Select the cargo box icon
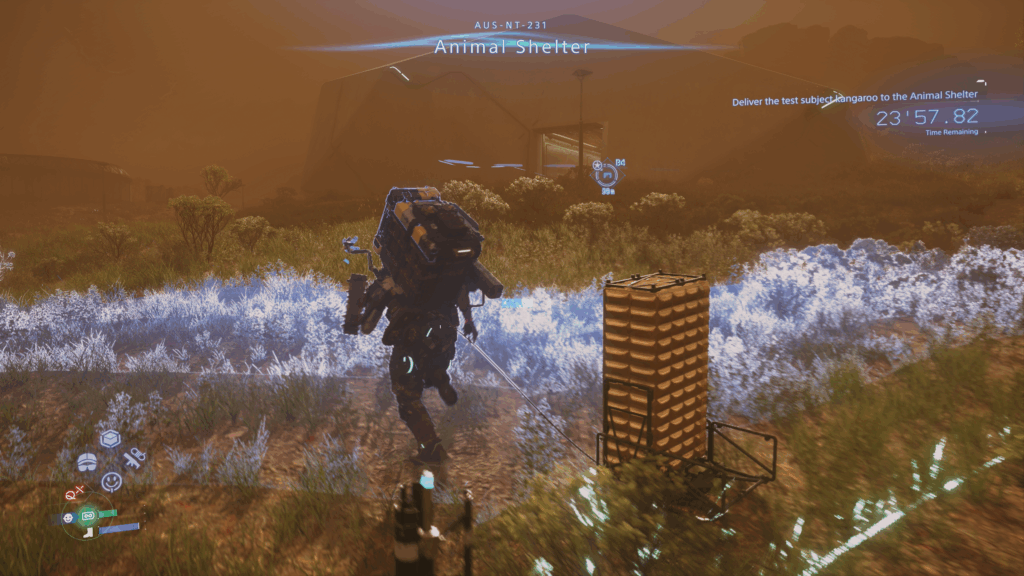The height and width of the screenshot is (576, 1024). pos(110,439)
